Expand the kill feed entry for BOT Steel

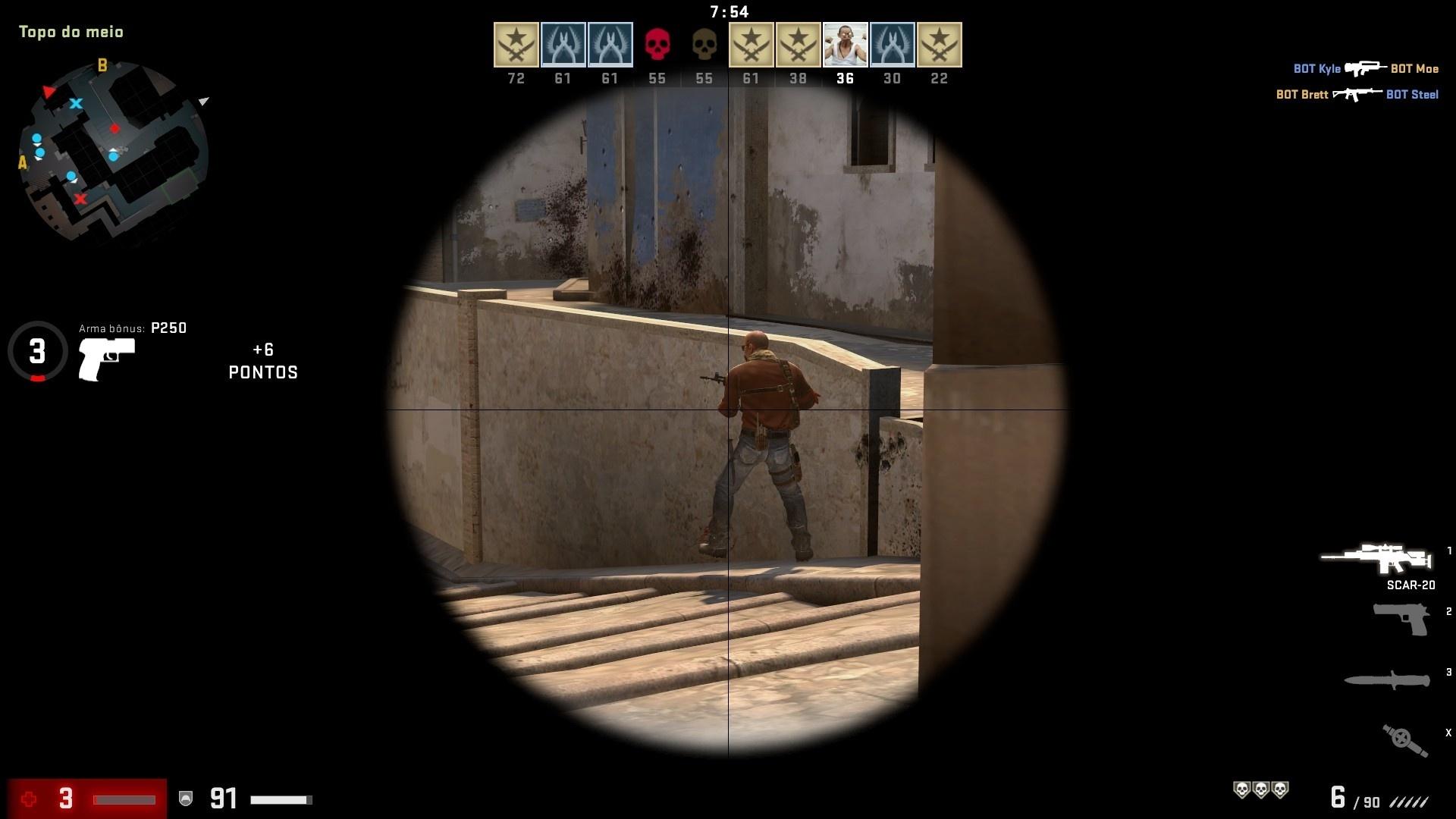[1413, 95]
